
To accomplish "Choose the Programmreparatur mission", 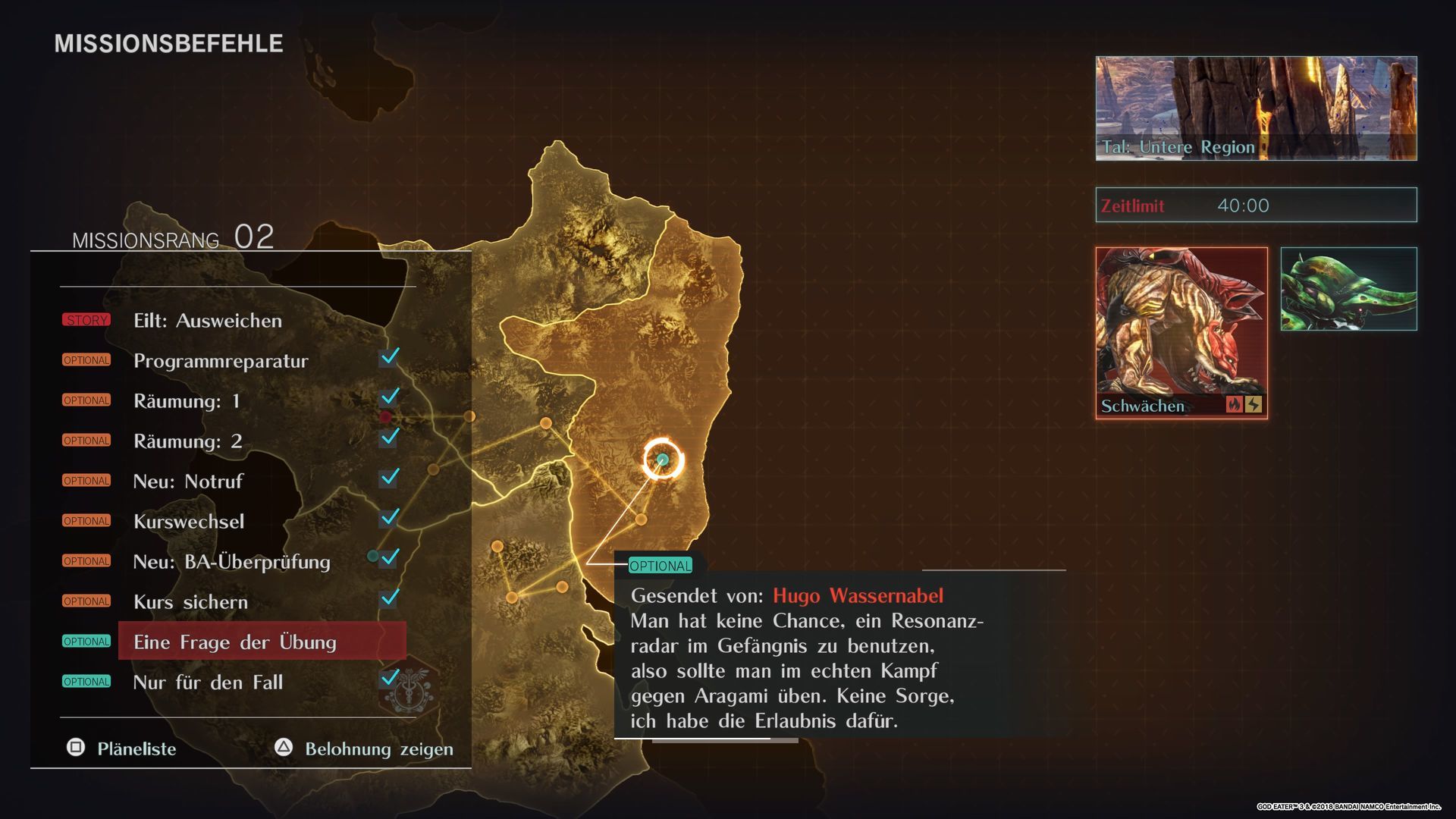I will click(221, 361).
